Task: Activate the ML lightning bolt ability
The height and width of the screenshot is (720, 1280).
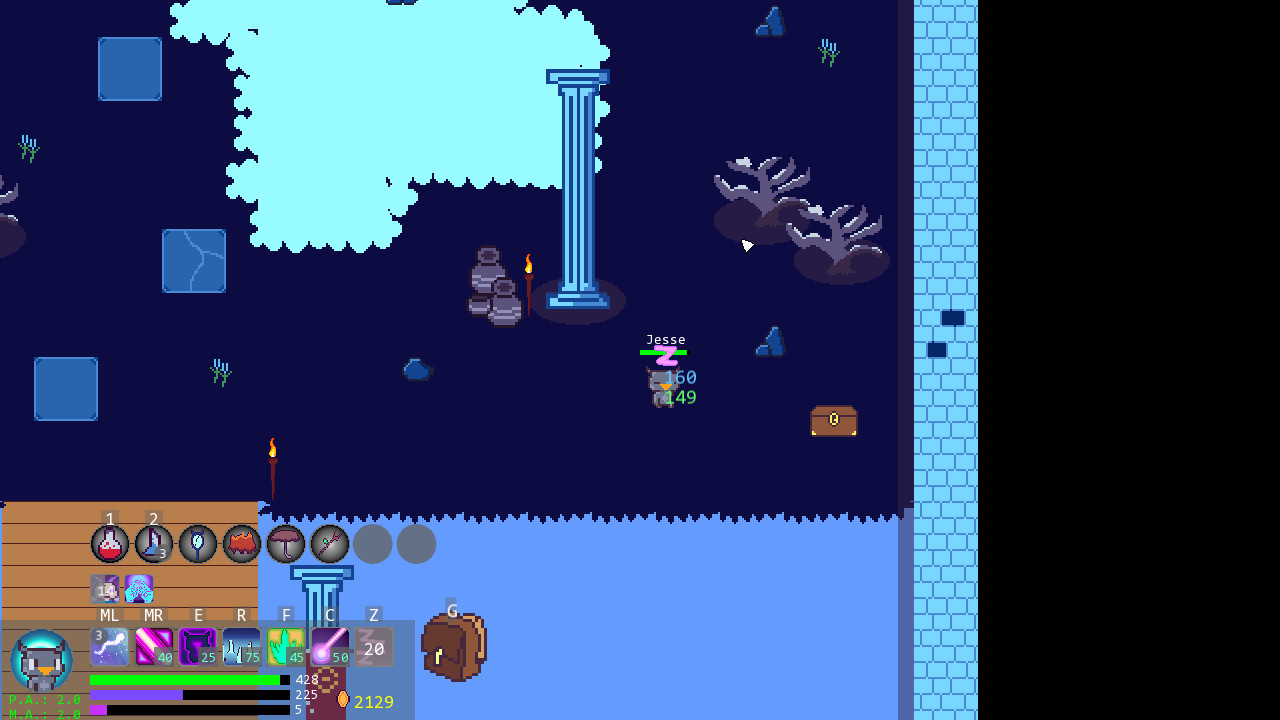Action: 110,648
